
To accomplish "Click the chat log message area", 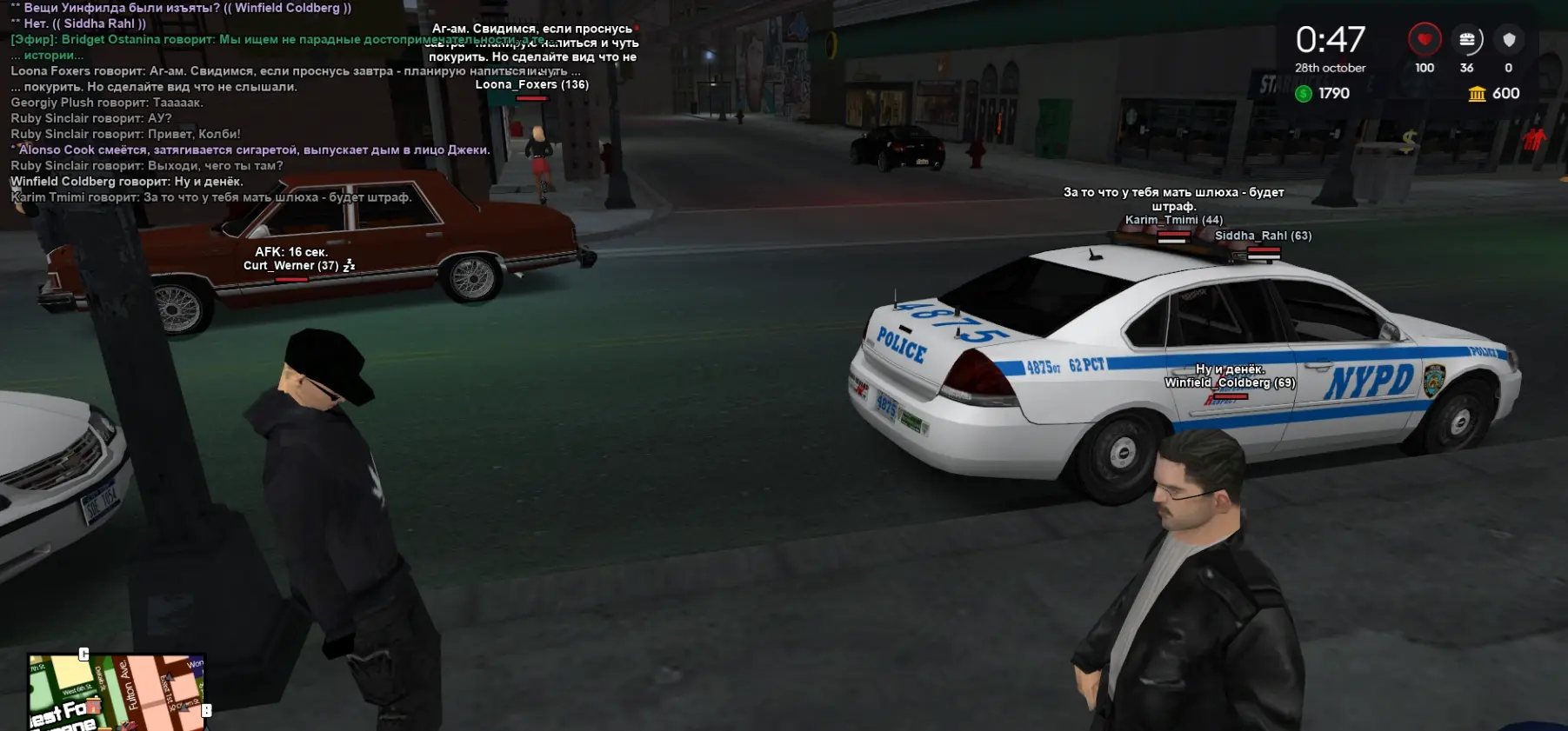I will pyautogui.click(x=217, y=103).
